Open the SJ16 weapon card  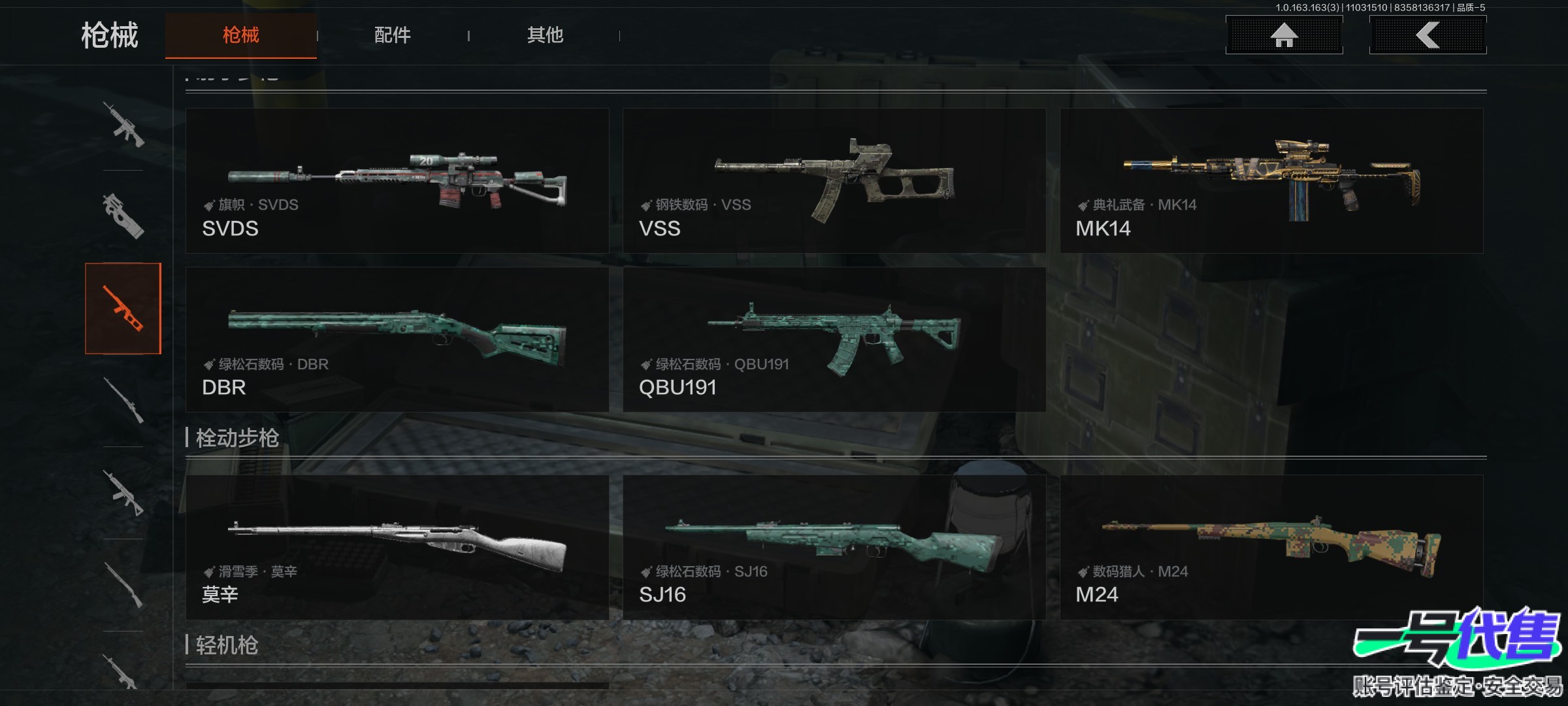click(x=834, y=547)
